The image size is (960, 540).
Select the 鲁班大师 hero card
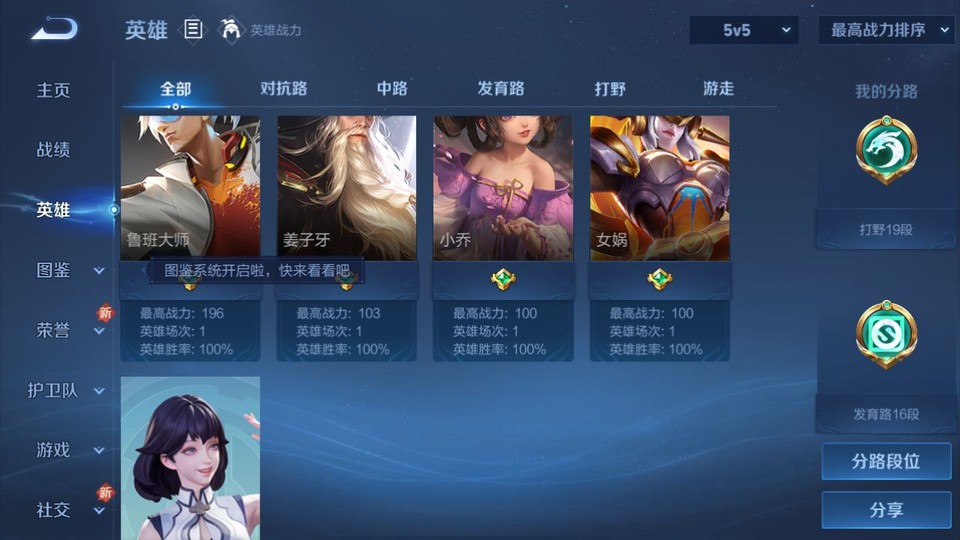coord(190,188)
